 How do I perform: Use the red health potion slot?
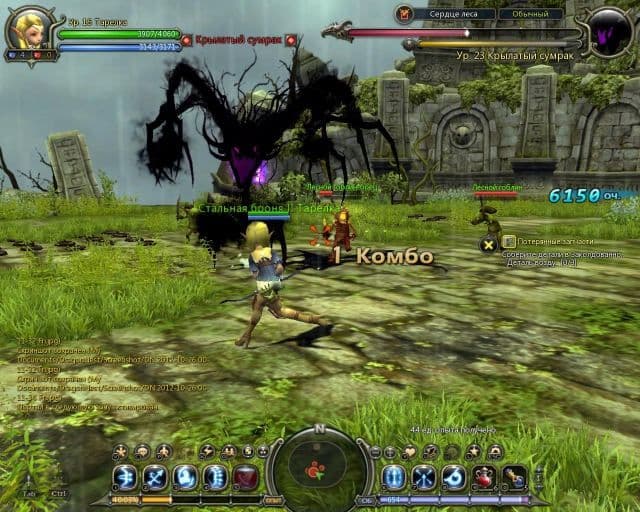point(484,478)
